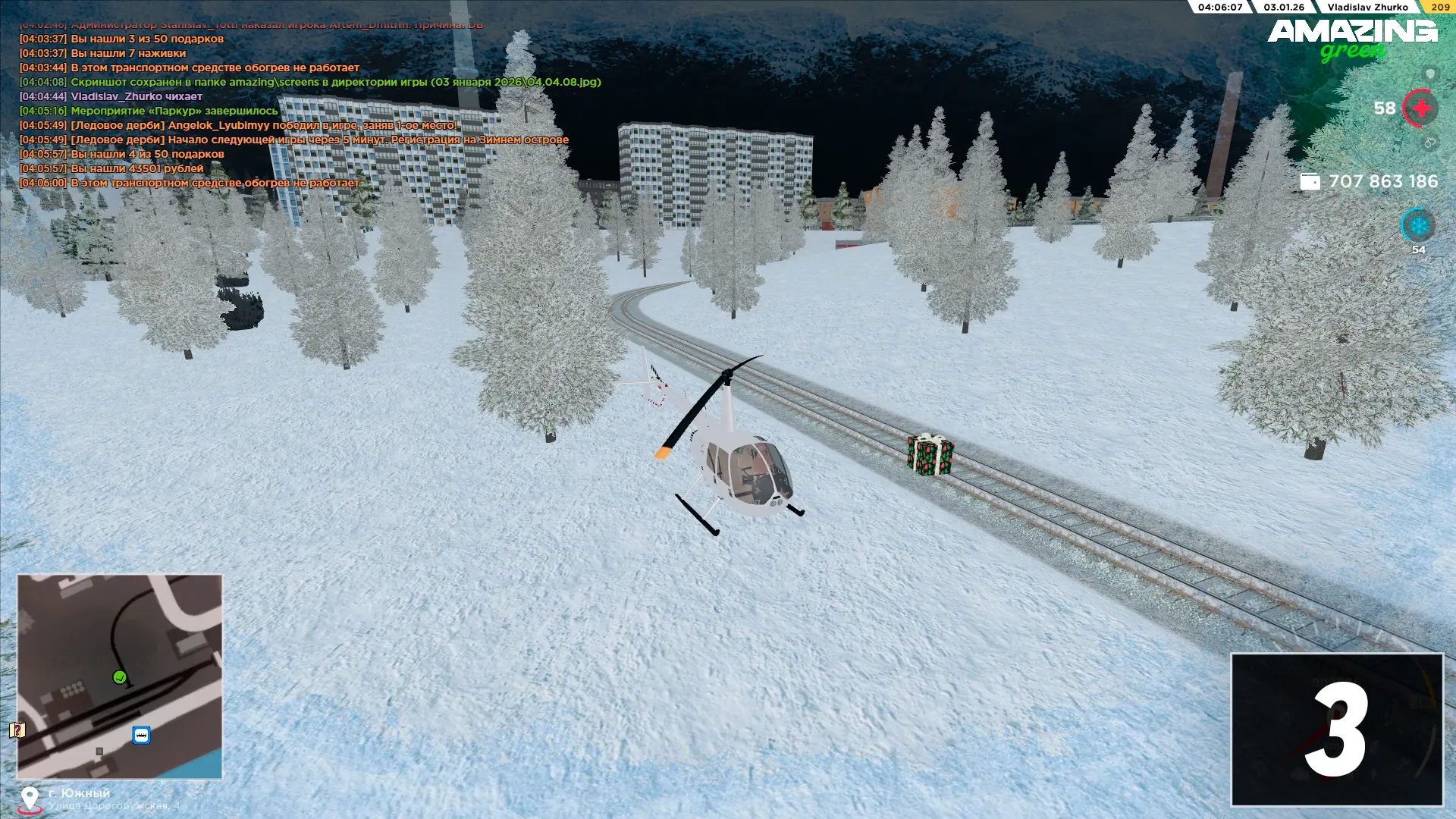
Task: Open the question mark map icon
Action: [17, 730]
